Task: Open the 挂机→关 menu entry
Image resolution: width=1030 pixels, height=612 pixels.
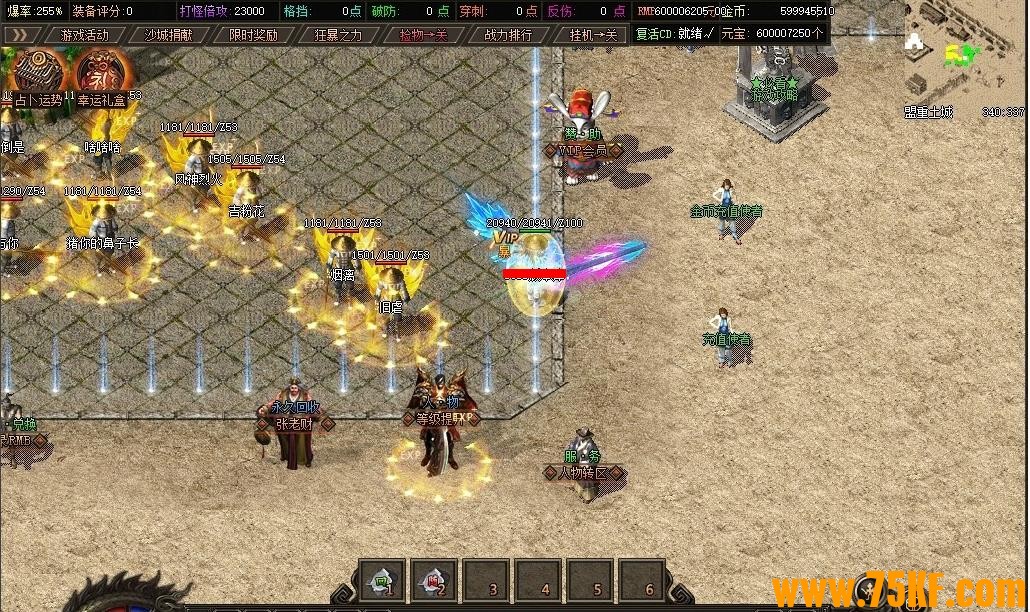Action: click(593, 34)
